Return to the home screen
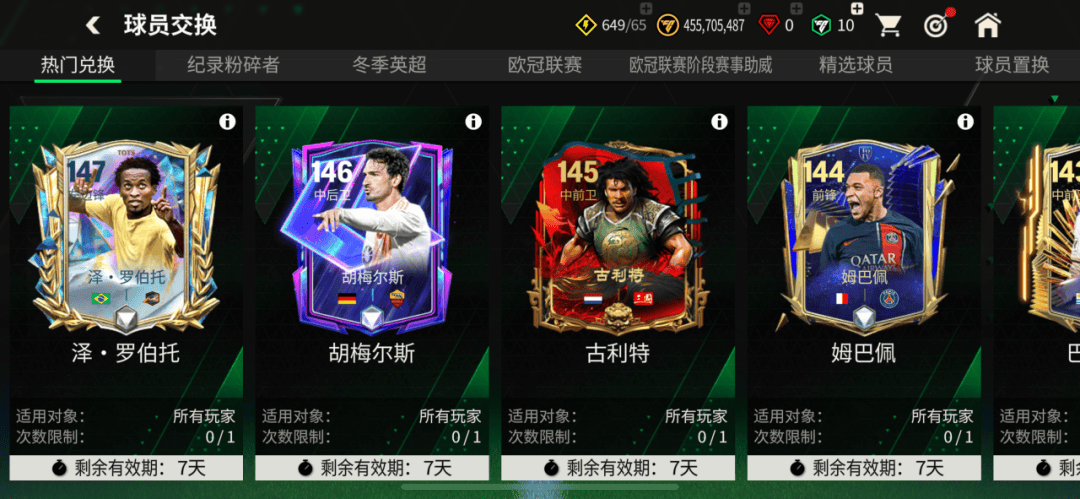The image size is (1080, 499). pos(987,25)
